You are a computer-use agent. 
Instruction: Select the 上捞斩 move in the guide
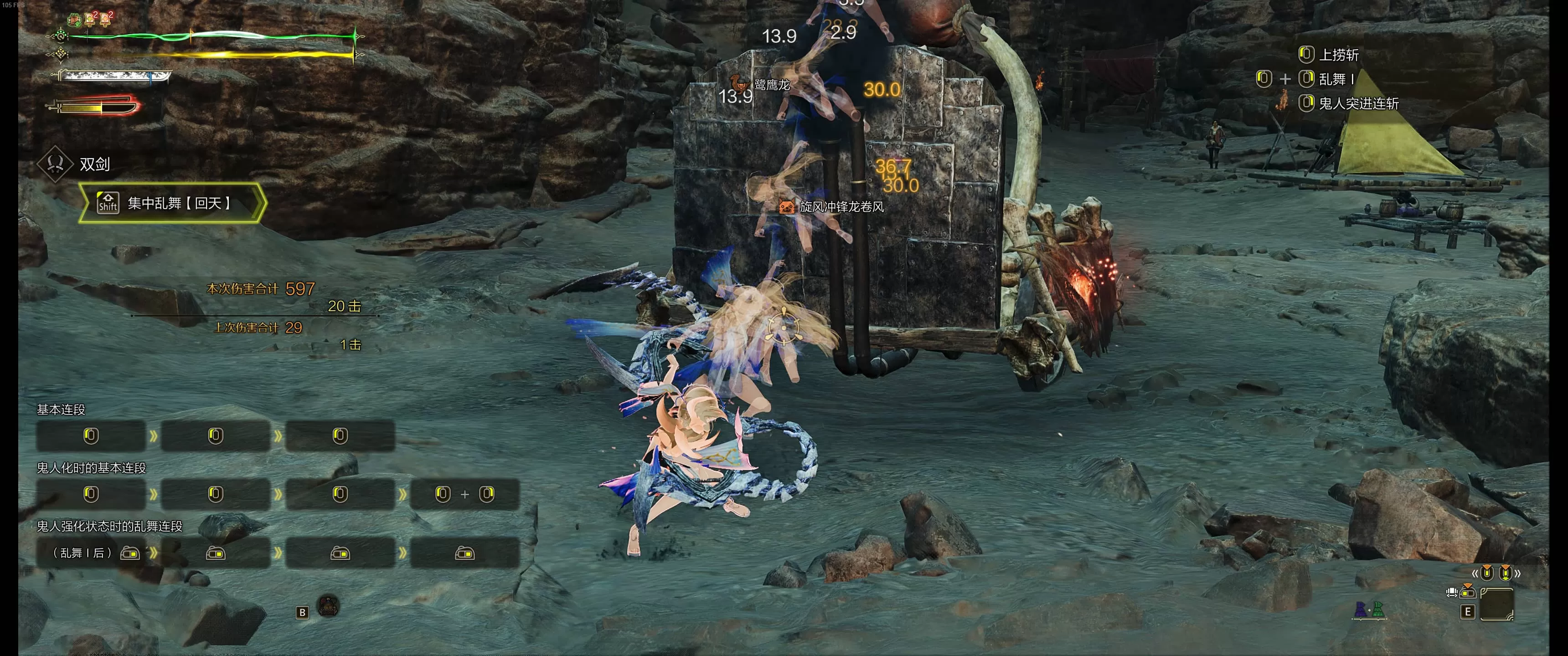click(1338, 55)
